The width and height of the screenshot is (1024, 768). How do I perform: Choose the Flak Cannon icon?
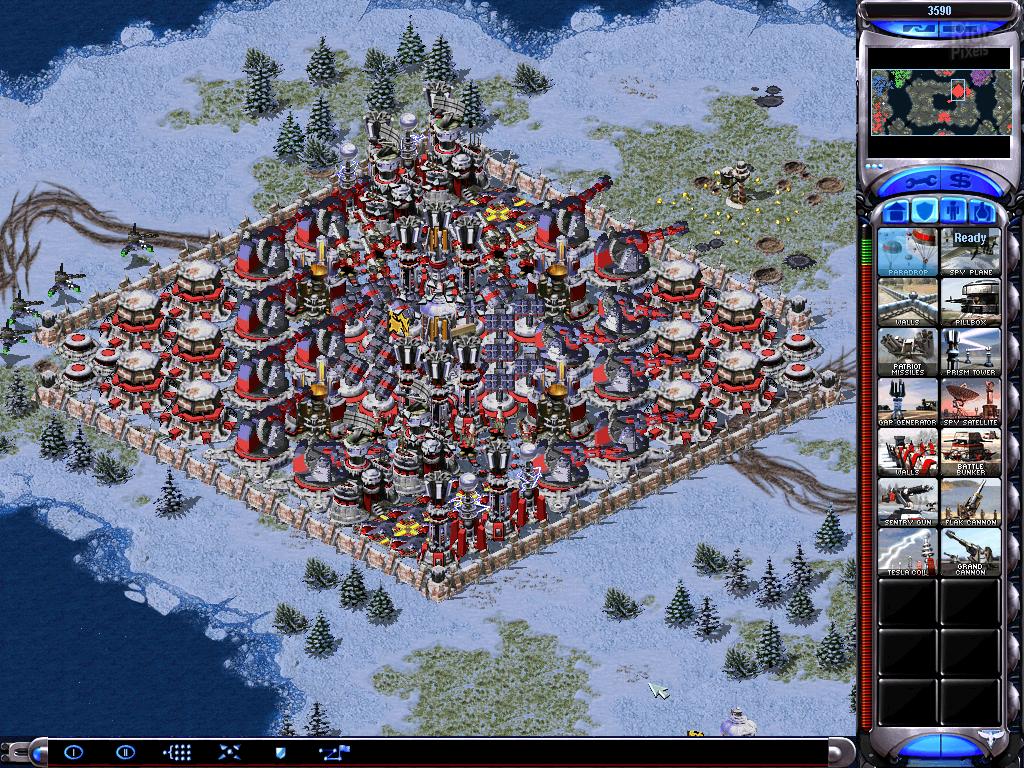[970, 501]
